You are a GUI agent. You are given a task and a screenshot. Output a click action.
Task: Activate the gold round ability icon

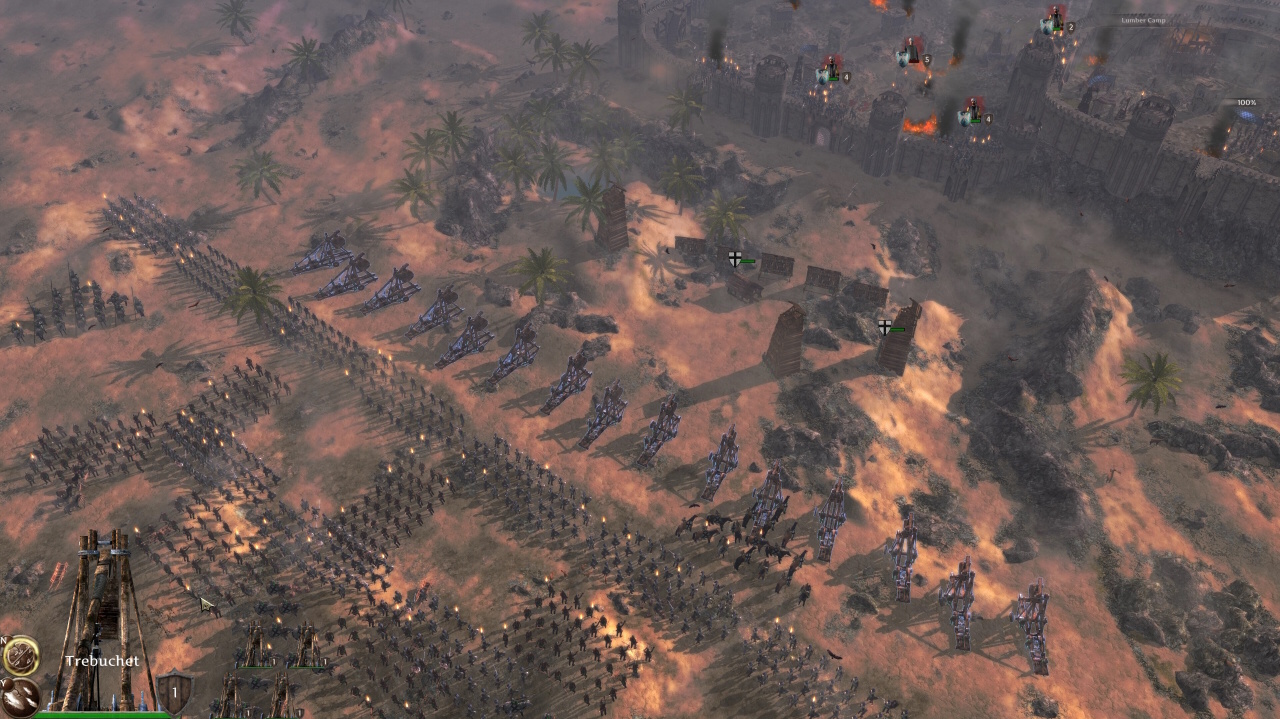(20, 656)
